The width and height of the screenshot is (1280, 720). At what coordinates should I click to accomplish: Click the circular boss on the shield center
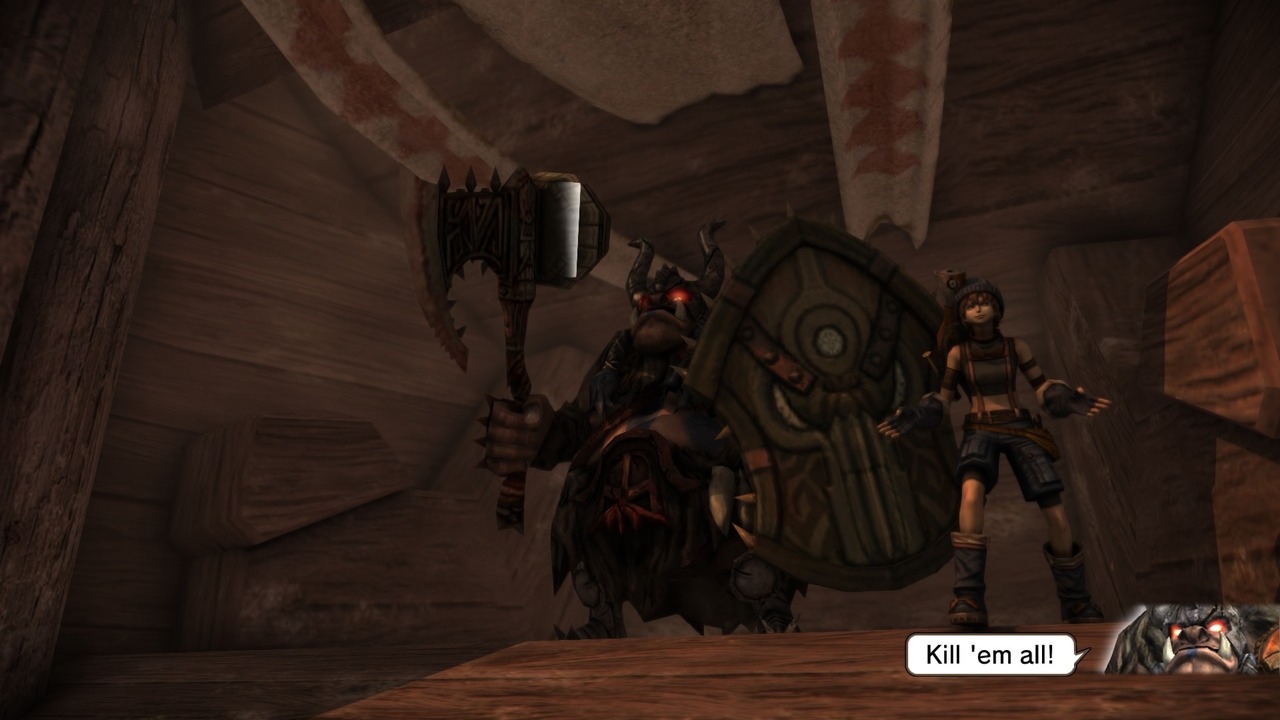pos(828,340)
